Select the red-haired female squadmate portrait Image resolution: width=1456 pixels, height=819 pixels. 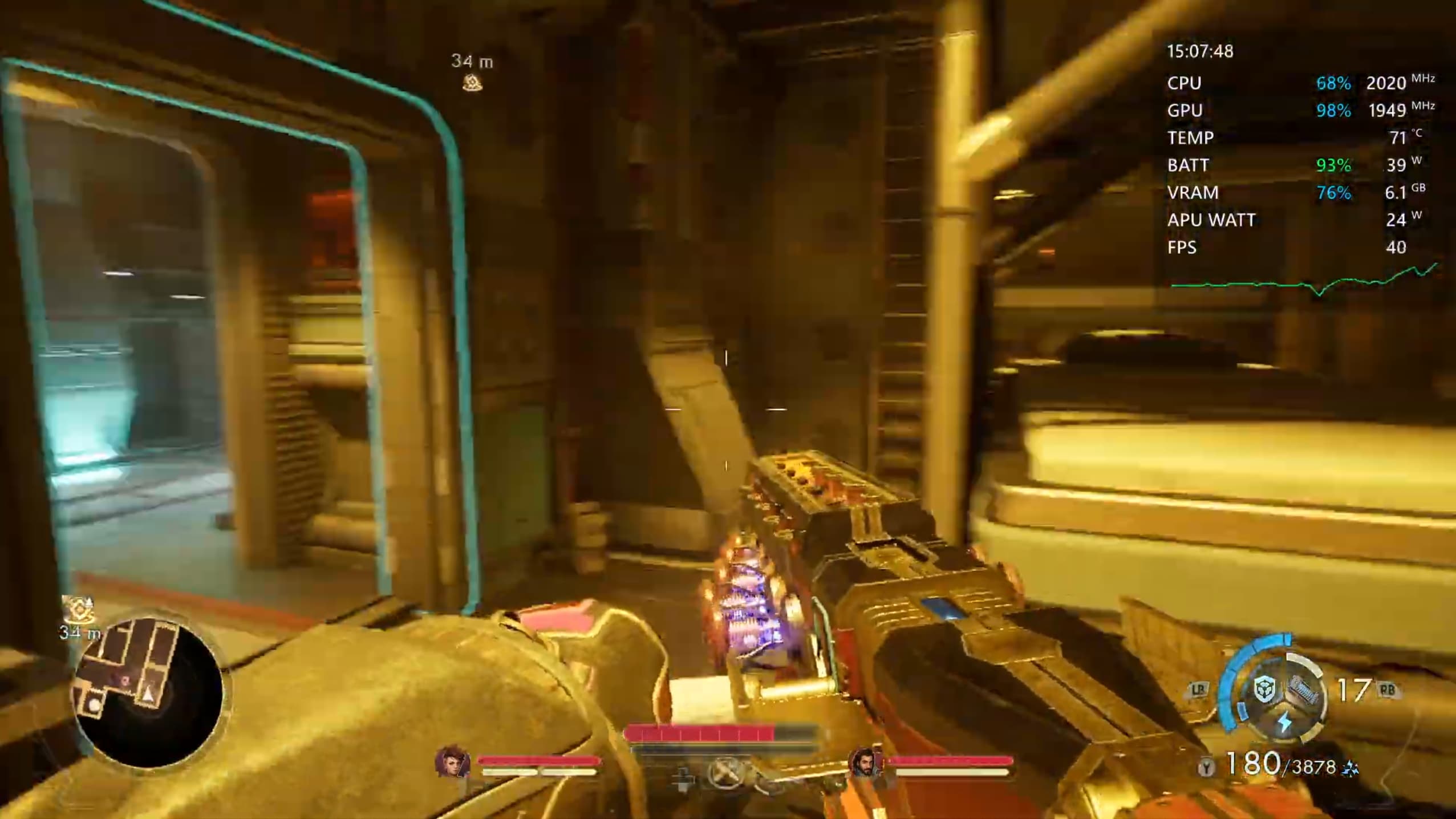pyautogui.click(x=452, y=761)
